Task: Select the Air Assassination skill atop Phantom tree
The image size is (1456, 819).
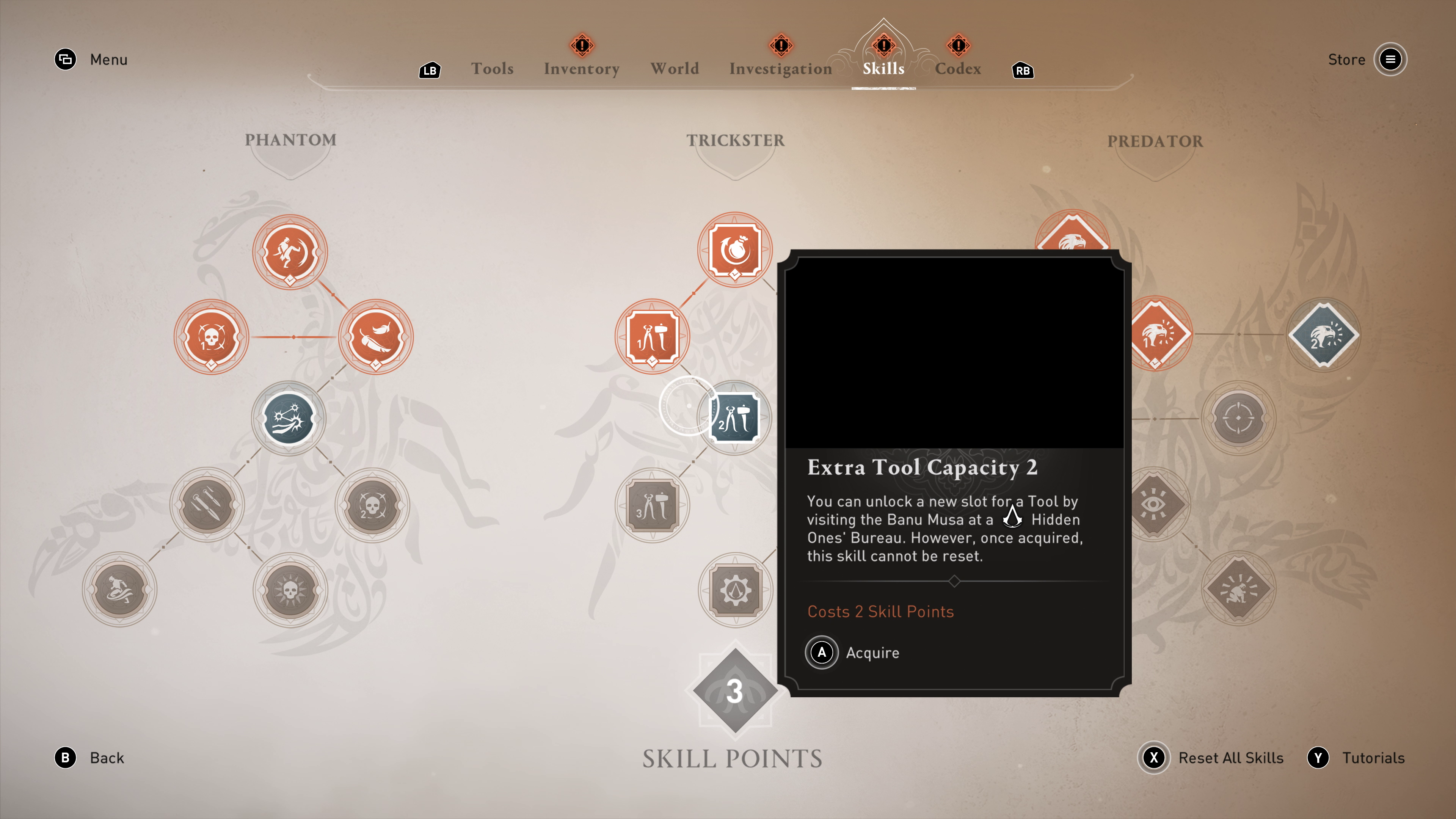Action: point(290,253)
